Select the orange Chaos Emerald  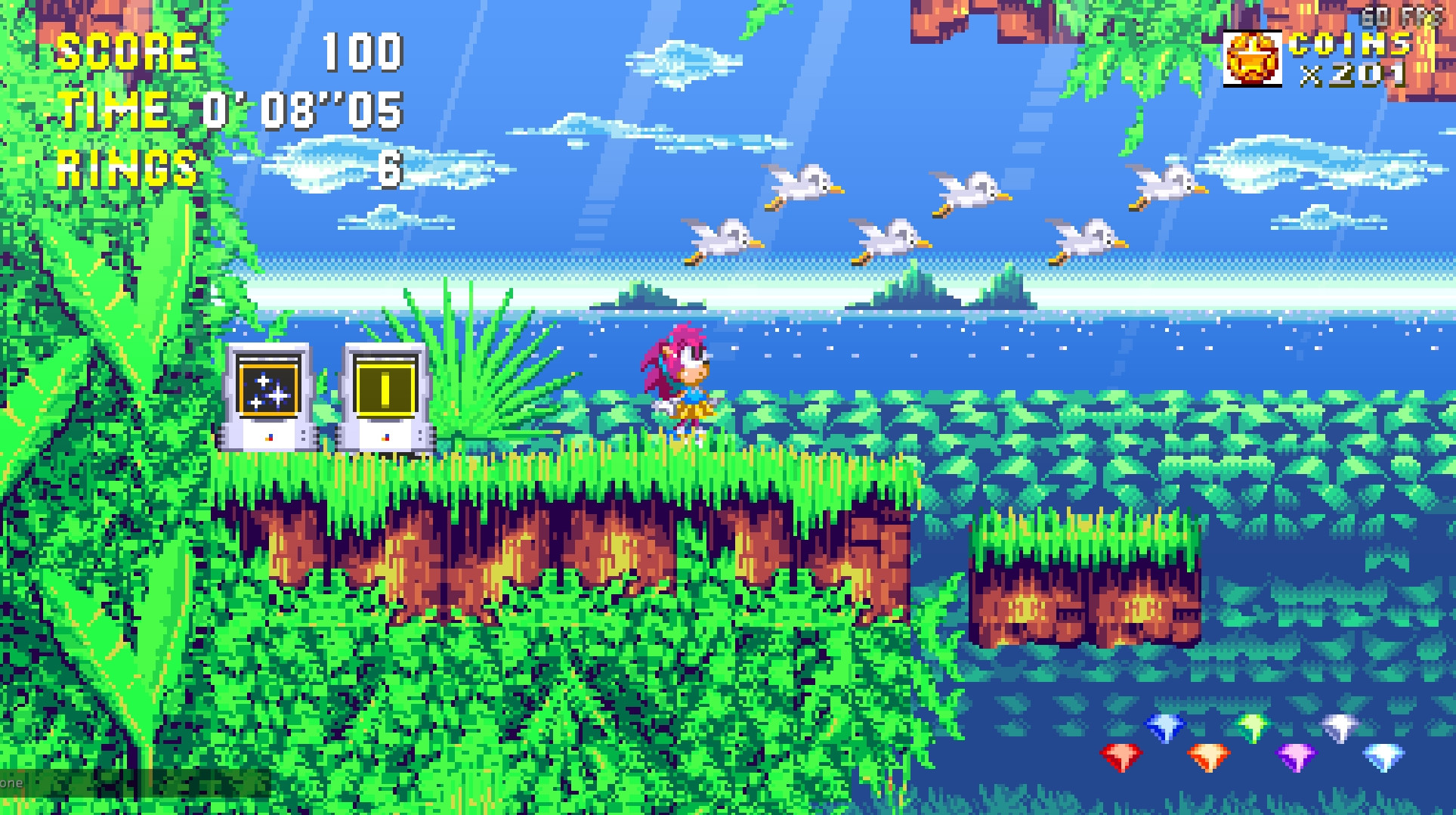click(x=1208, y=758)
